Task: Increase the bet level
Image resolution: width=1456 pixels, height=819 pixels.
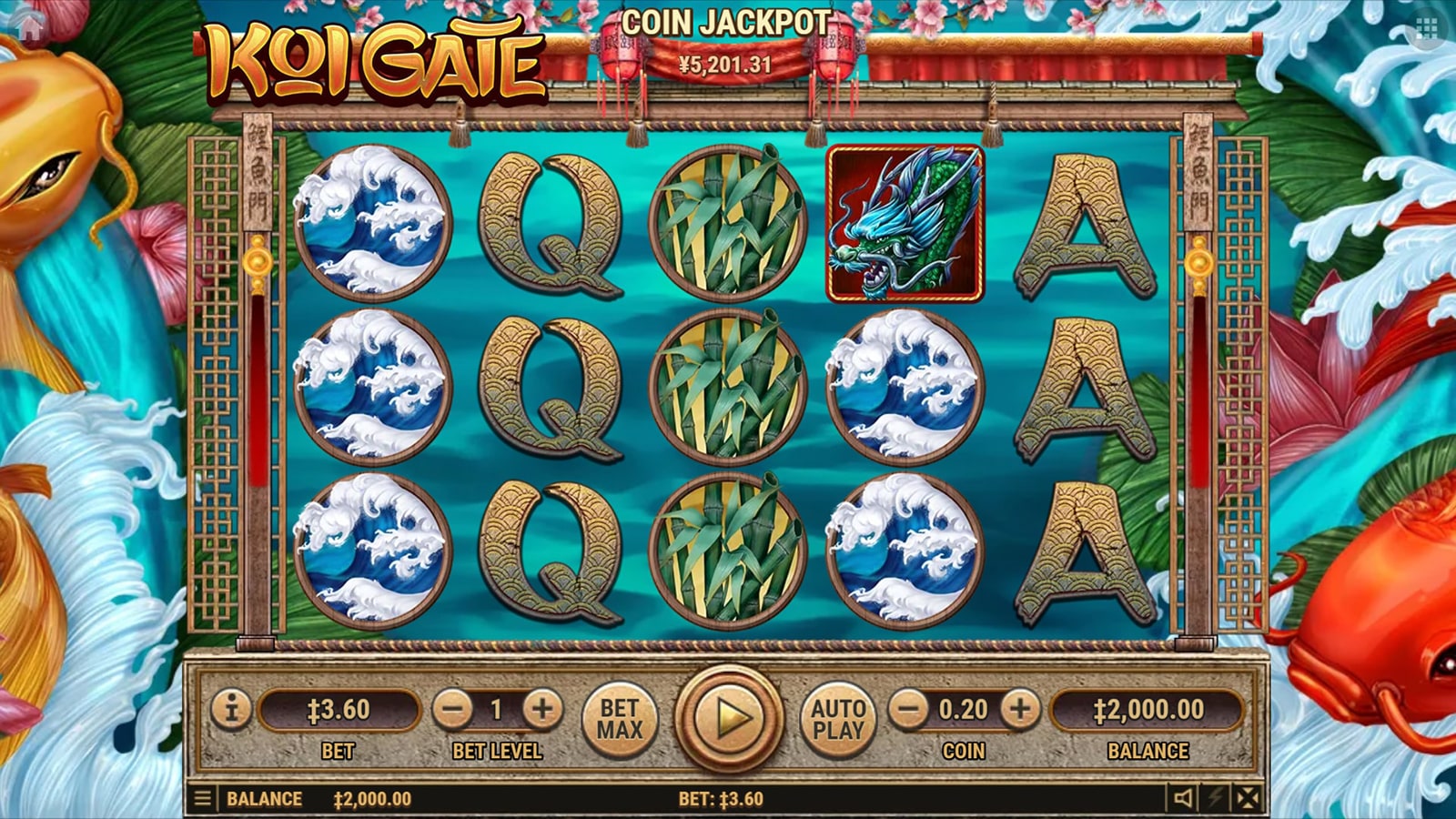Action: tap(542, 709)
